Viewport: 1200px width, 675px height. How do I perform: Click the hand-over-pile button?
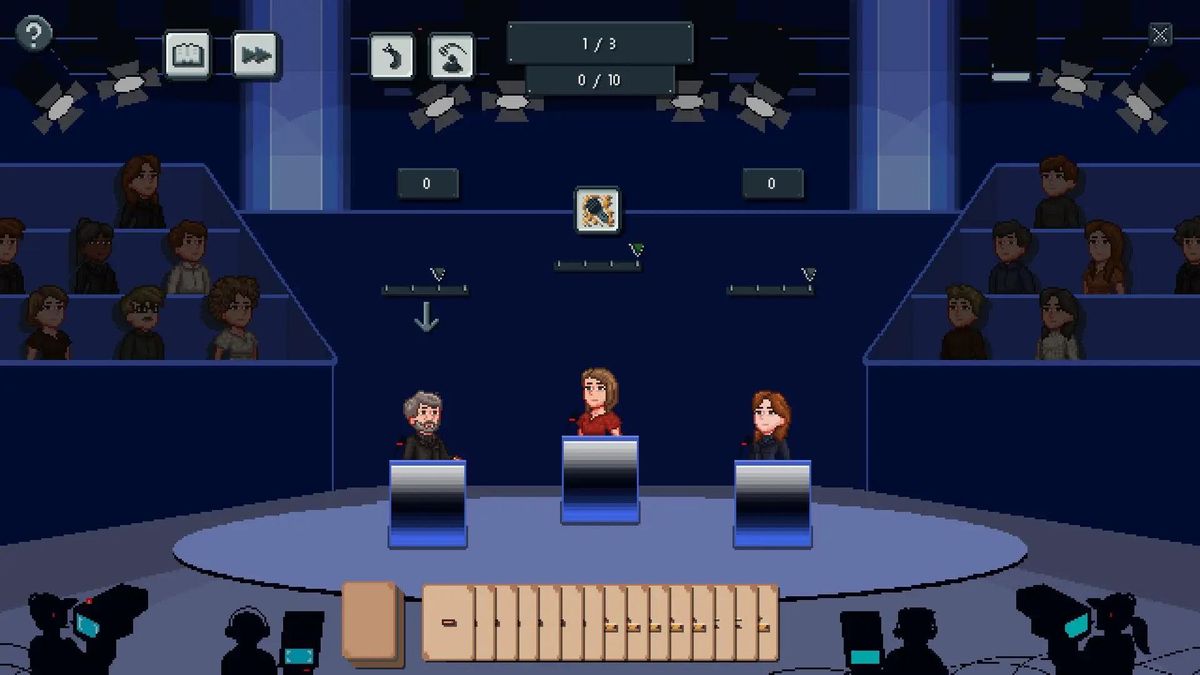[452, 56]
